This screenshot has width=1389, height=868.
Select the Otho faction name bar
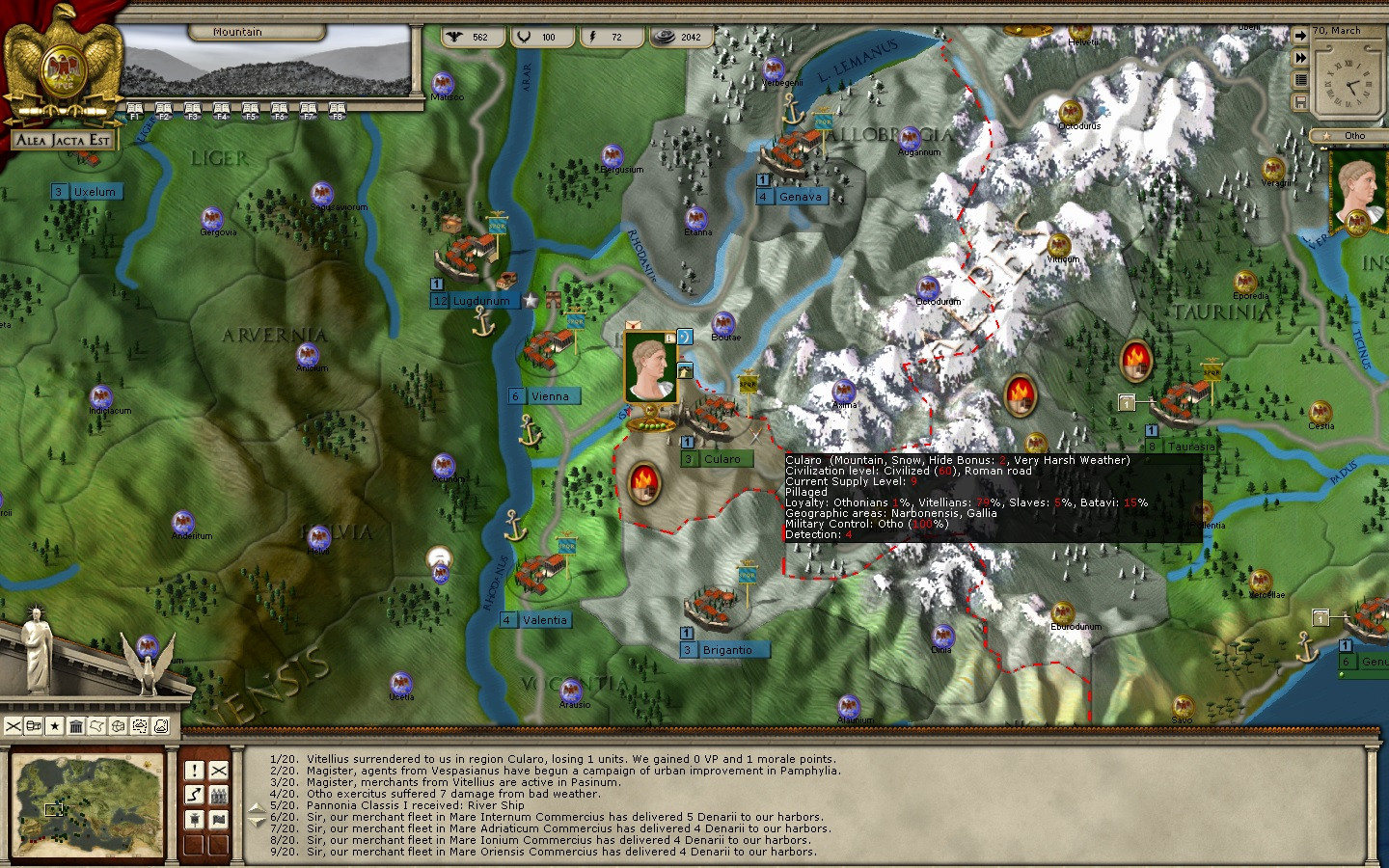coord(1352,136)
